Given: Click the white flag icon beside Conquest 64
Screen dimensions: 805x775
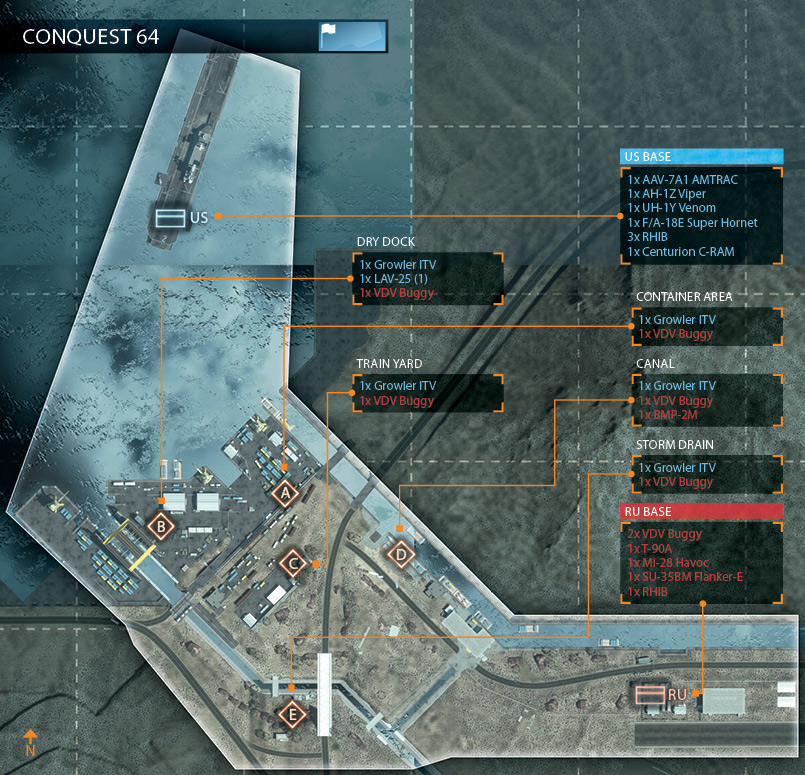Looking at the screenshot, I should pos(332,36).
